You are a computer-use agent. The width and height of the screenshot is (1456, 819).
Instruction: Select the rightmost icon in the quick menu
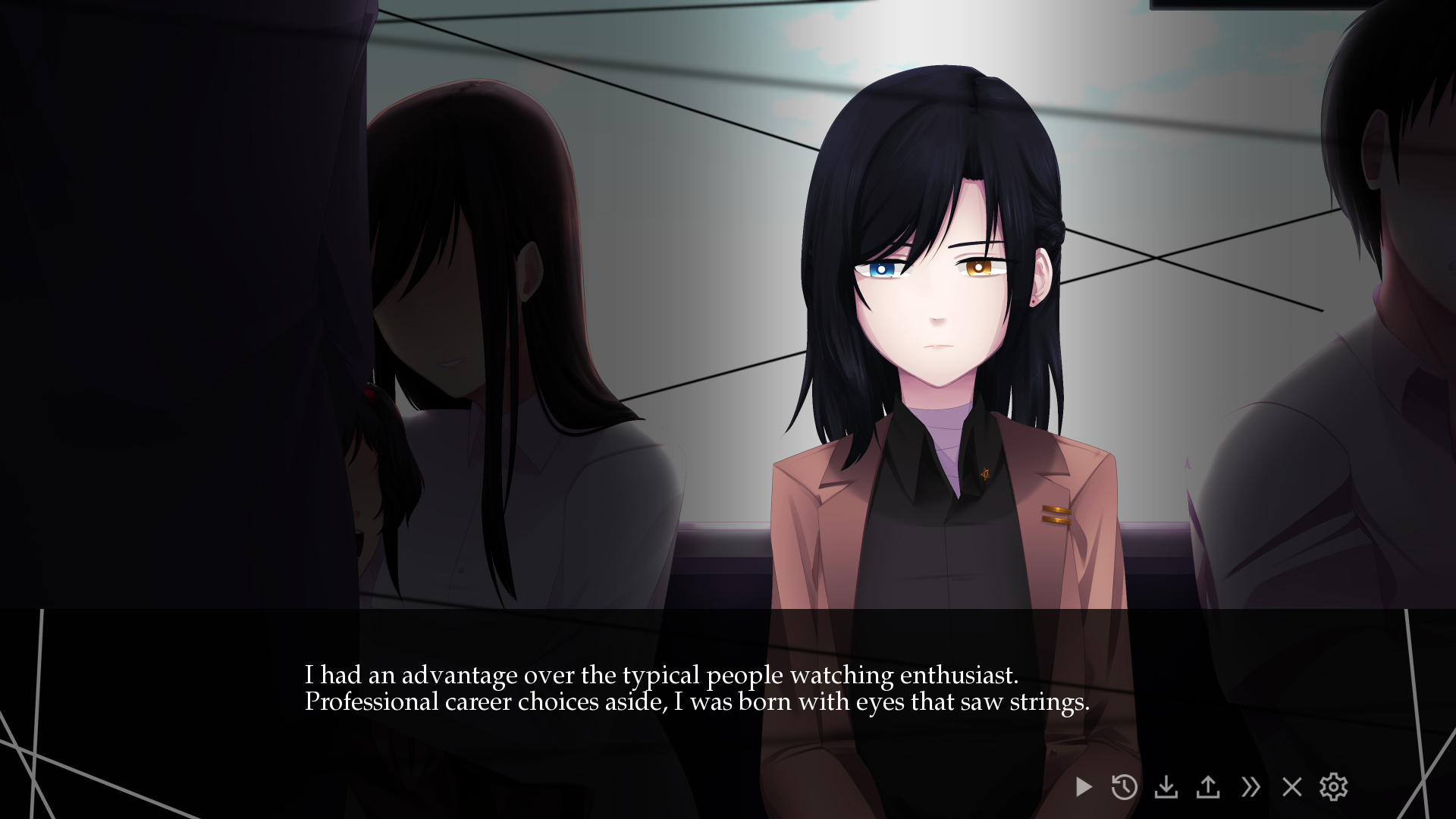(1335, 787)
